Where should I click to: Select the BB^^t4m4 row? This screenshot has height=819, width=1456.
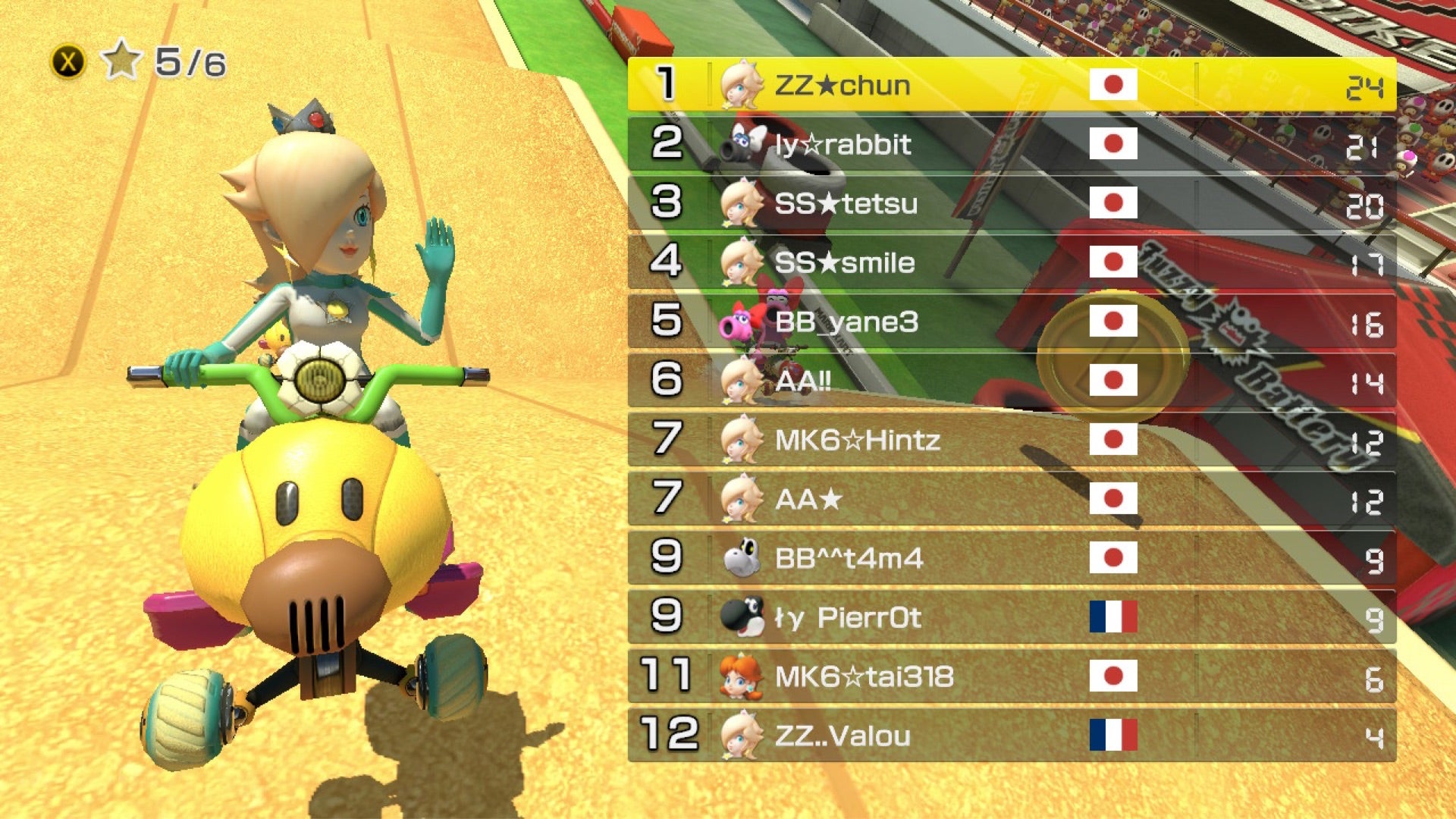(x=1012, y=558)
